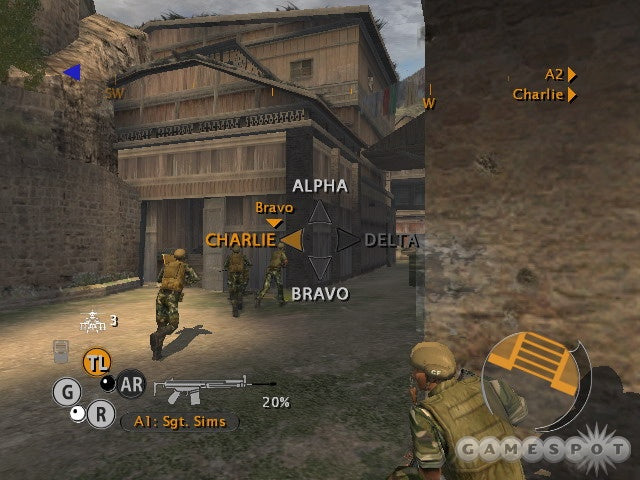Pick DELTA on the team selector
Image resolution: width=640 pixels, height=480 pixels.
(391, 240)
